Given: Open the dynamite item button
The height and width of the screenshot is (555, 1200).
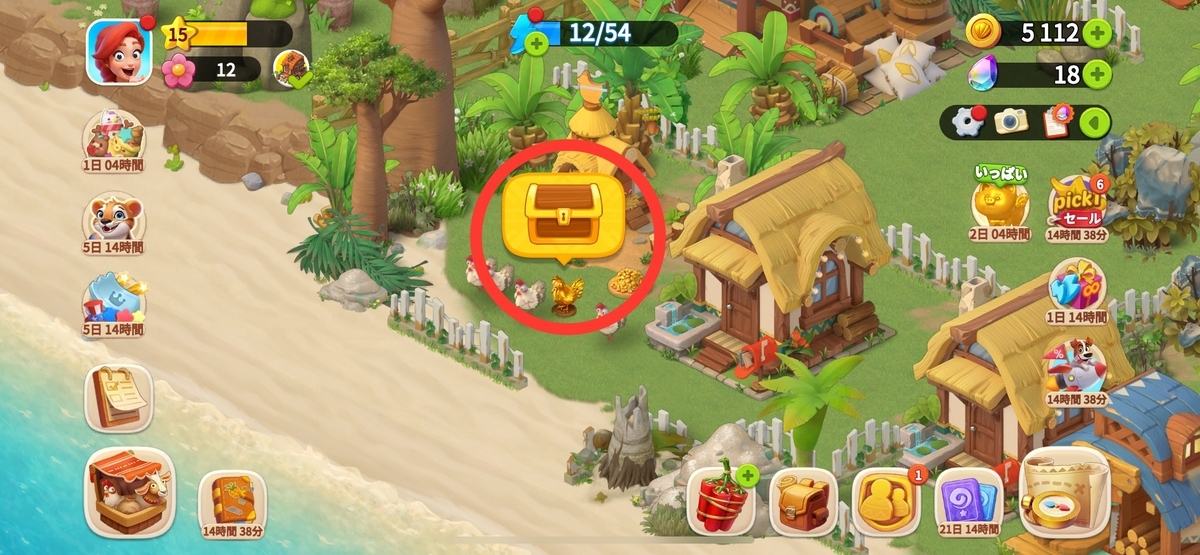Looking at the screenshot, I should coord(721,500).
